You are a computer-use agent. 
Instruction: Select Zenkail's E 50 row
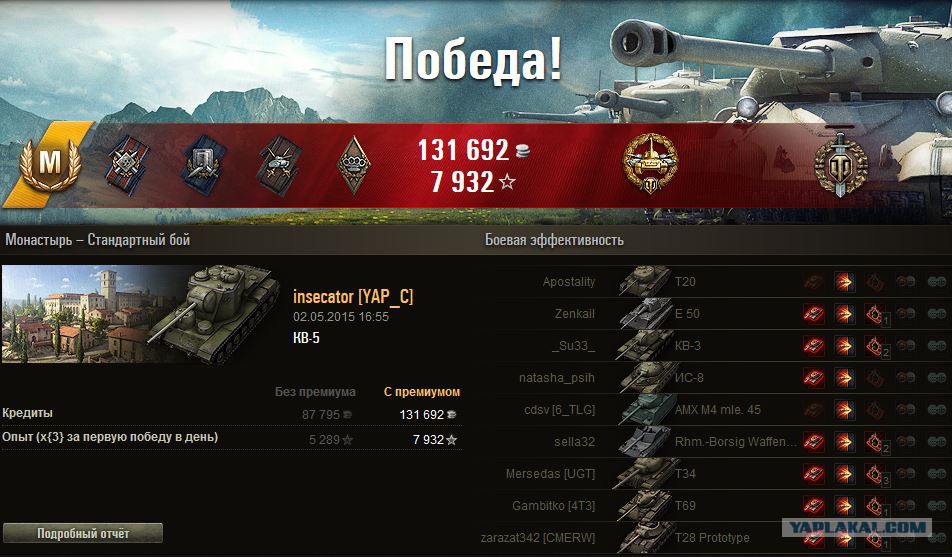[700, 314]
